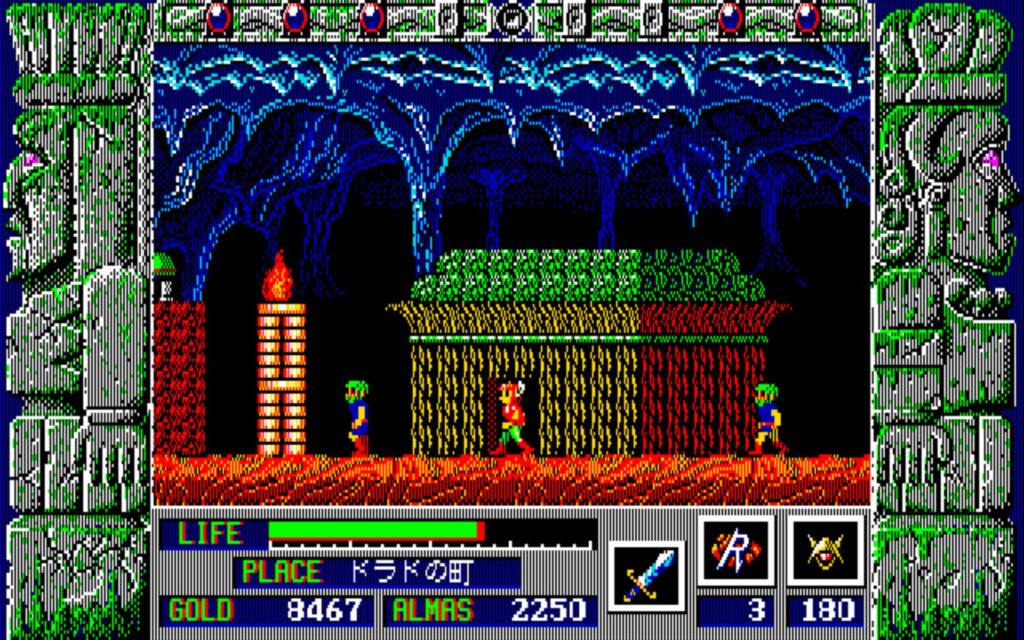
Task: Select the blue sword weapon slot
Action: [x=645, y=575]
